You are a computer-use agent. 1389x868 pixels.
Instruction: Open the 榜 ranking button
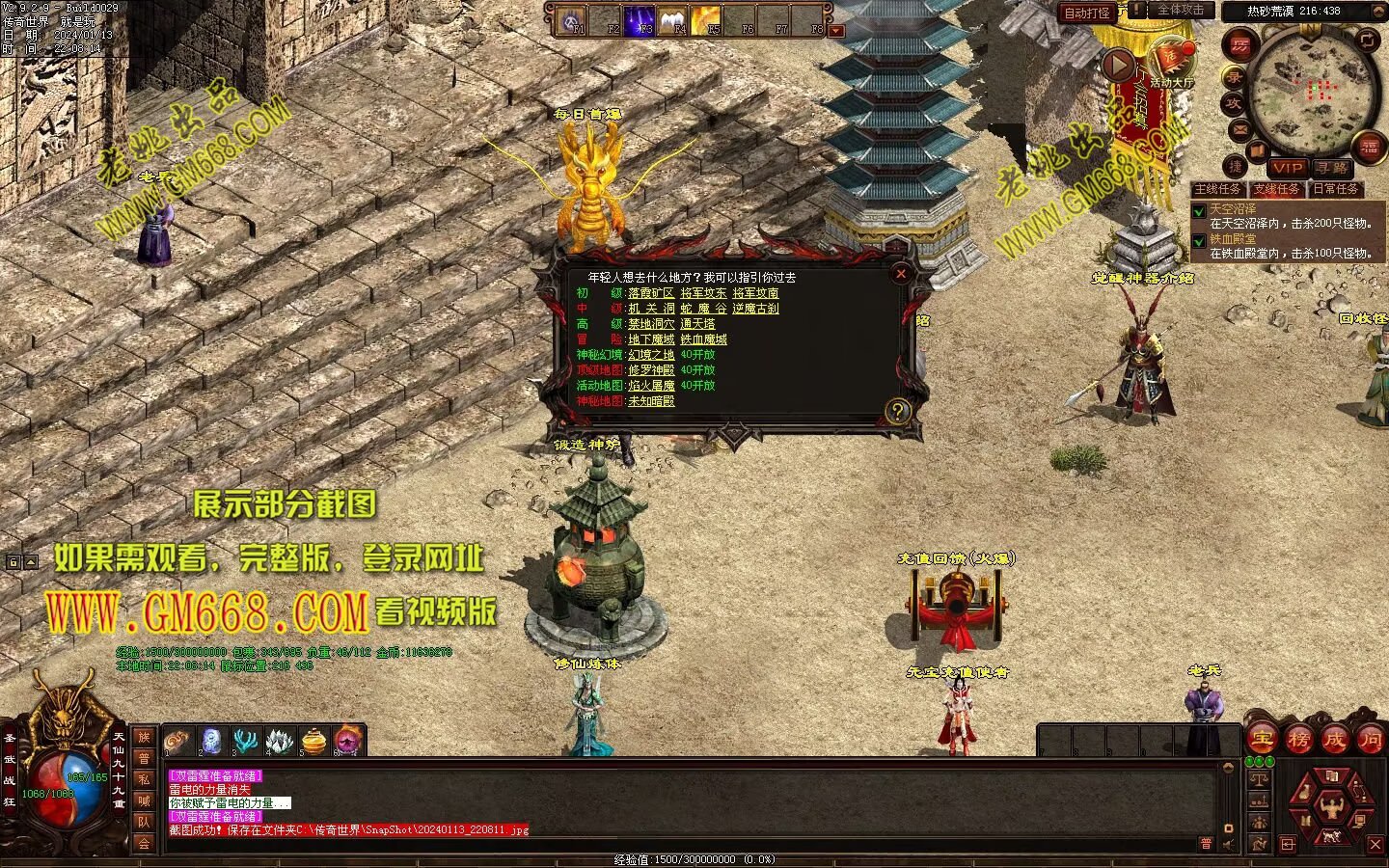point(1298,740)
